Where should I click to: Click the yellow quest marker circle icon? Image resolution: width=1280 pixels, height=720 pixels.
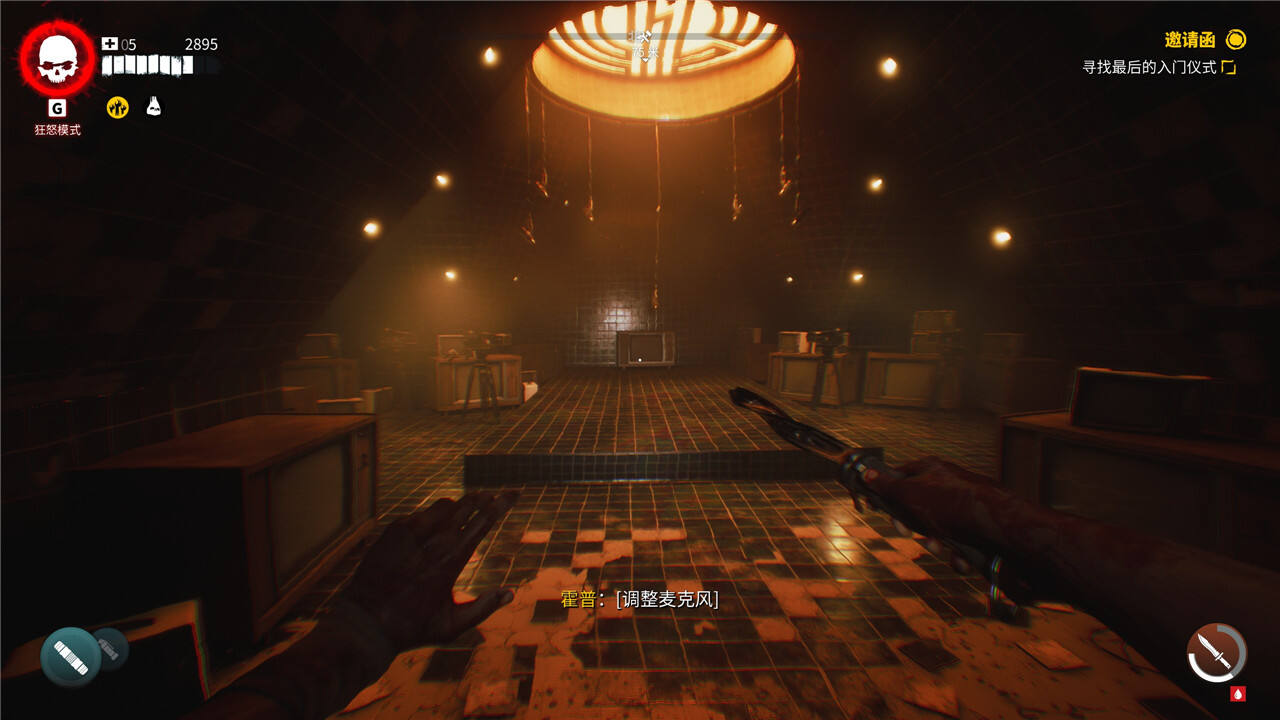[1237, 40]
